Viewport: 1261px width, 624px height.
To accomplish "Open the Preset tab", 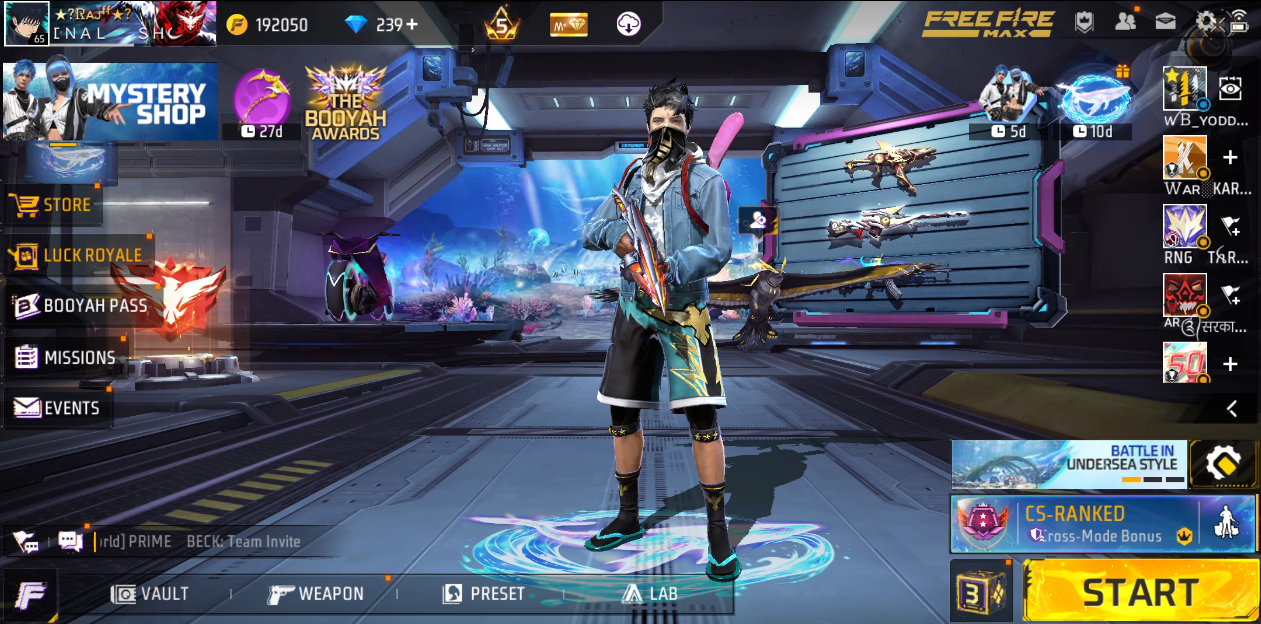I will pos(484,594).
